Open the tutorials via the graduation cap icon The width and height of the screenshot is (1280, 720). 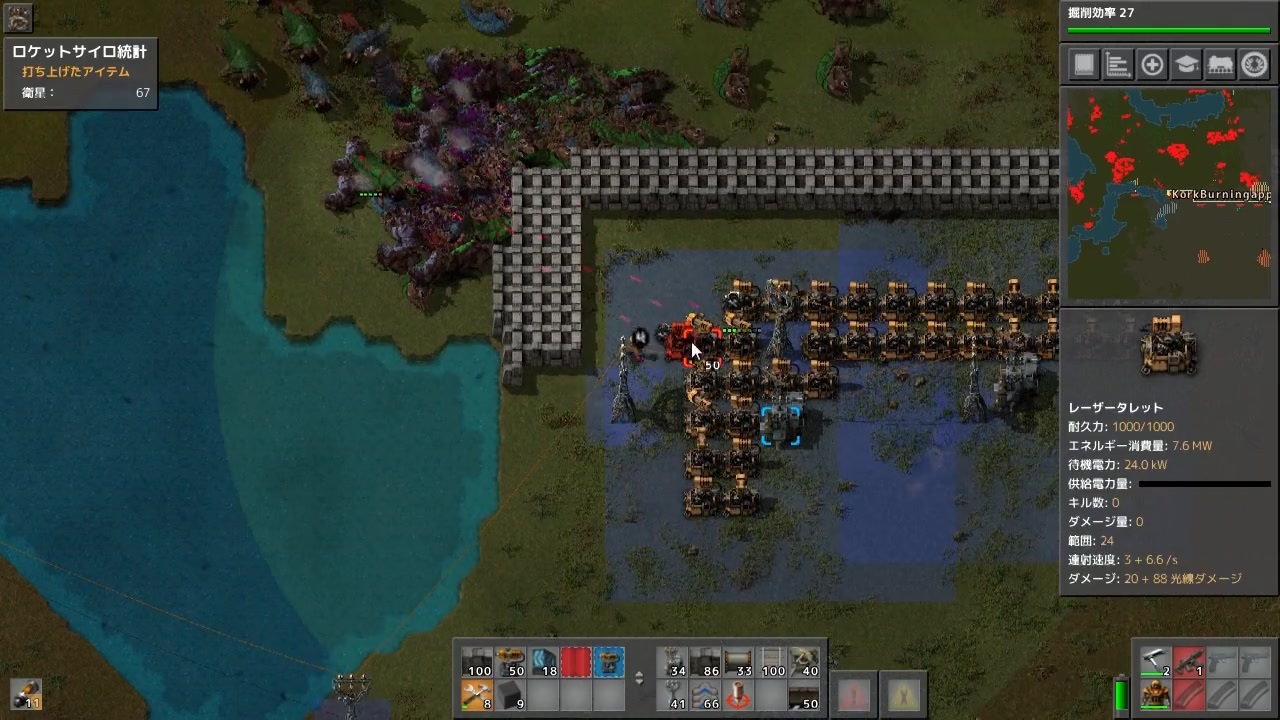[x=1185, y=64]
